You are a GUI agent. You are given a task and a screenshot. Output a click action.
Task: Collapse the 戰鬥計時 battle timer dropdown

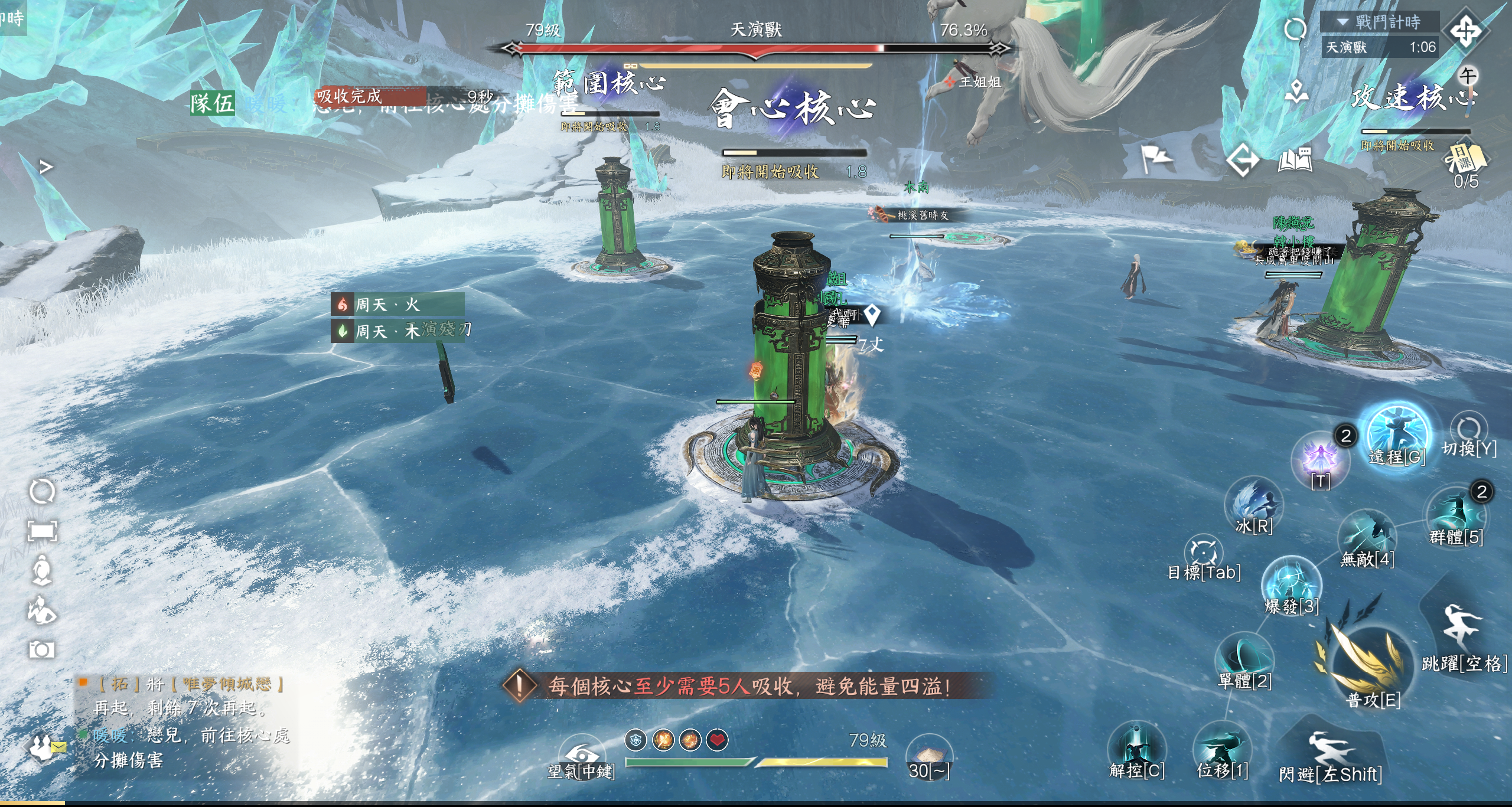(1342, 22)
